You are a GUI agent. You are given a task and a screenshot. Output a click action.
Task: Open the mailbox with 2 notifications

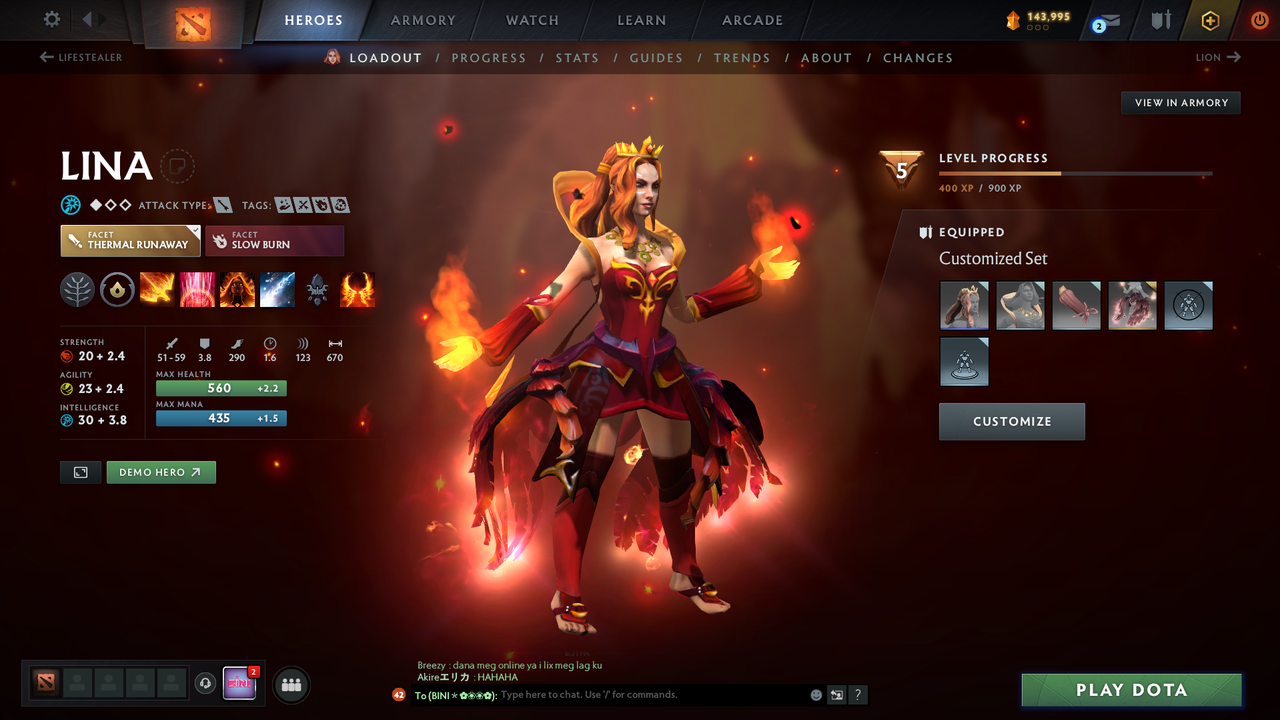point(1108,20)
